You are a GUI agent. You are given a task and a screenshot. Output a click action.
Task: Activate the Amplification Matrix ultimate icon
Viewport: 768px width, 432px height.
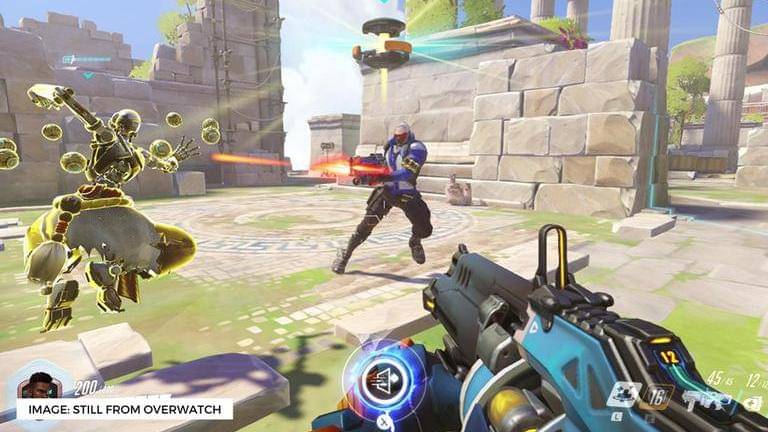click(x=384, y=378)
